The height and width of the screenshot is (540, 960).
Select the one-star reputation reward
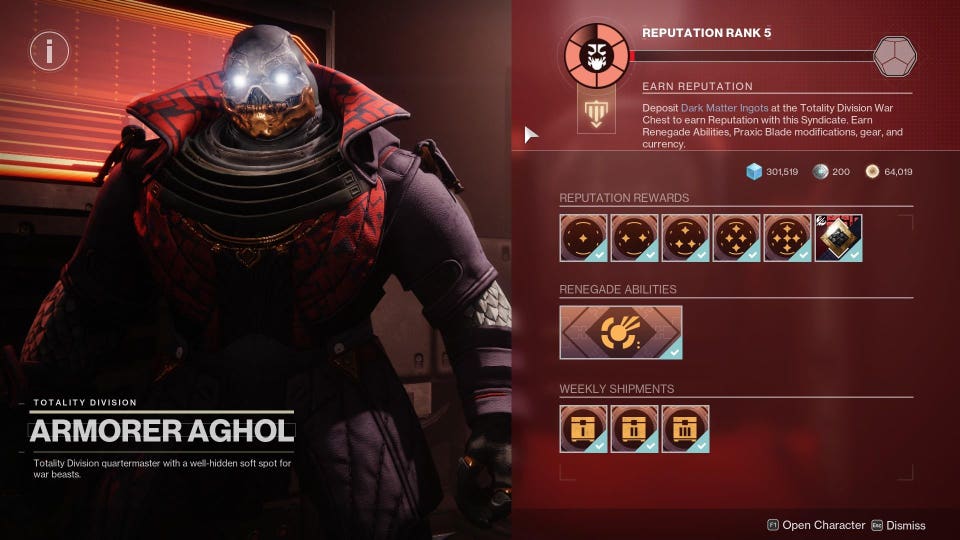(584, 238)
